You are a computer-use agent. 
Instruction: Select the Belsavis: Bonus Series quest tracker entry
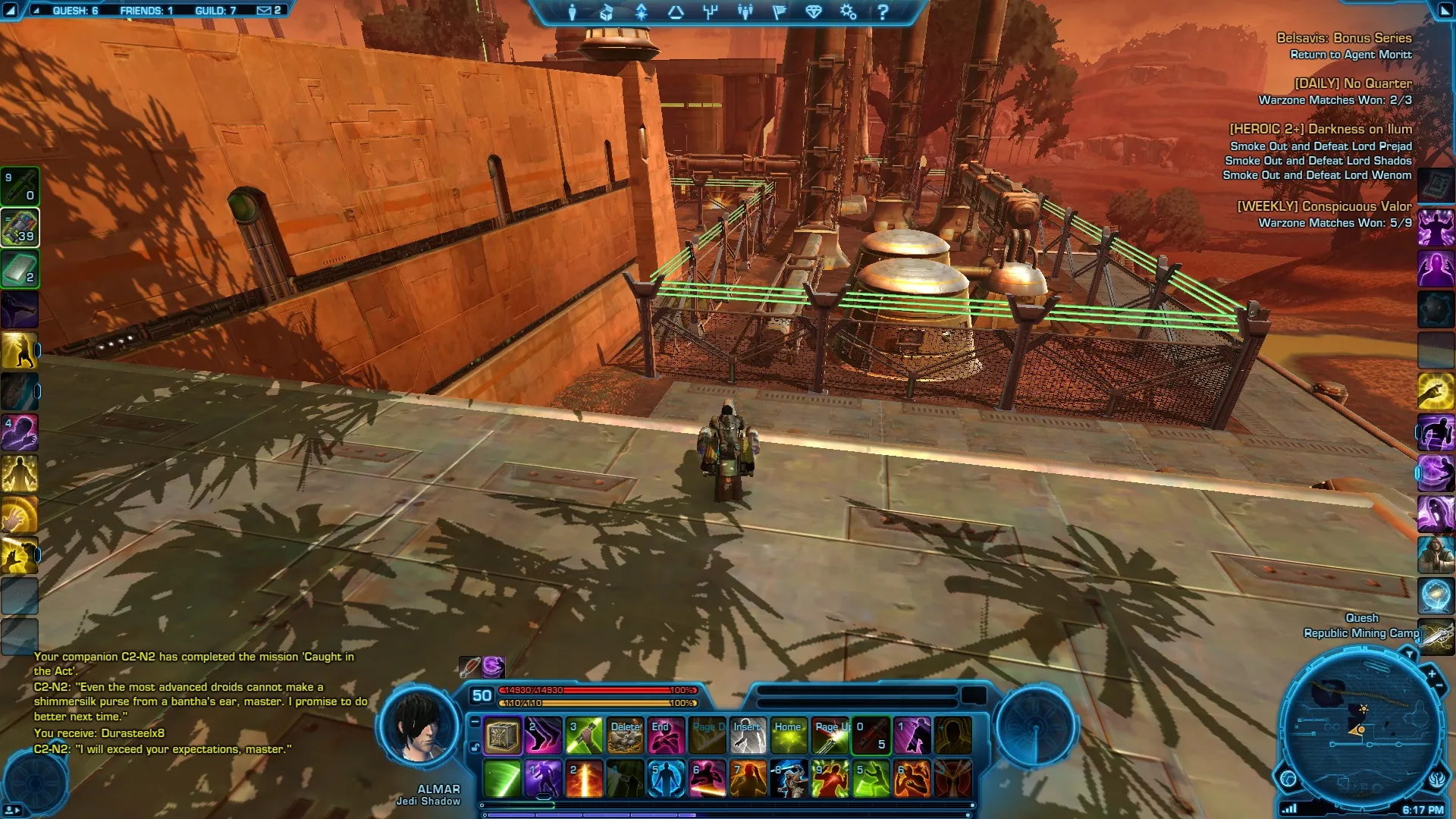(x=1343, y=38)
